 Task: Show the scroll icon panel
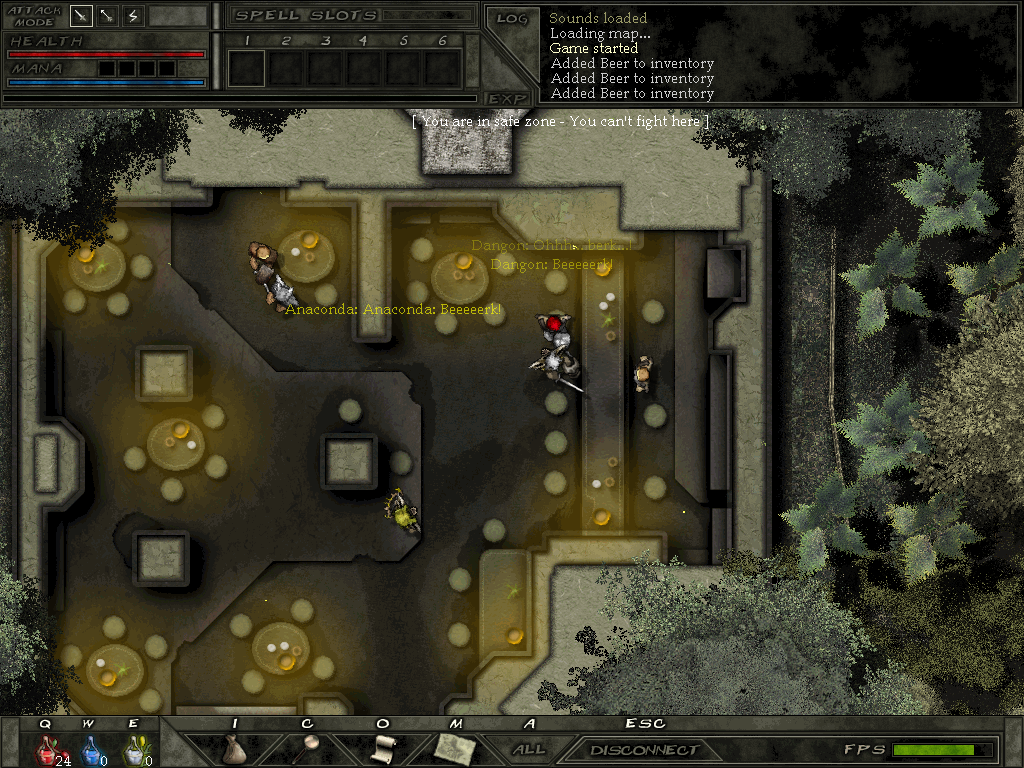click(383, 748)
